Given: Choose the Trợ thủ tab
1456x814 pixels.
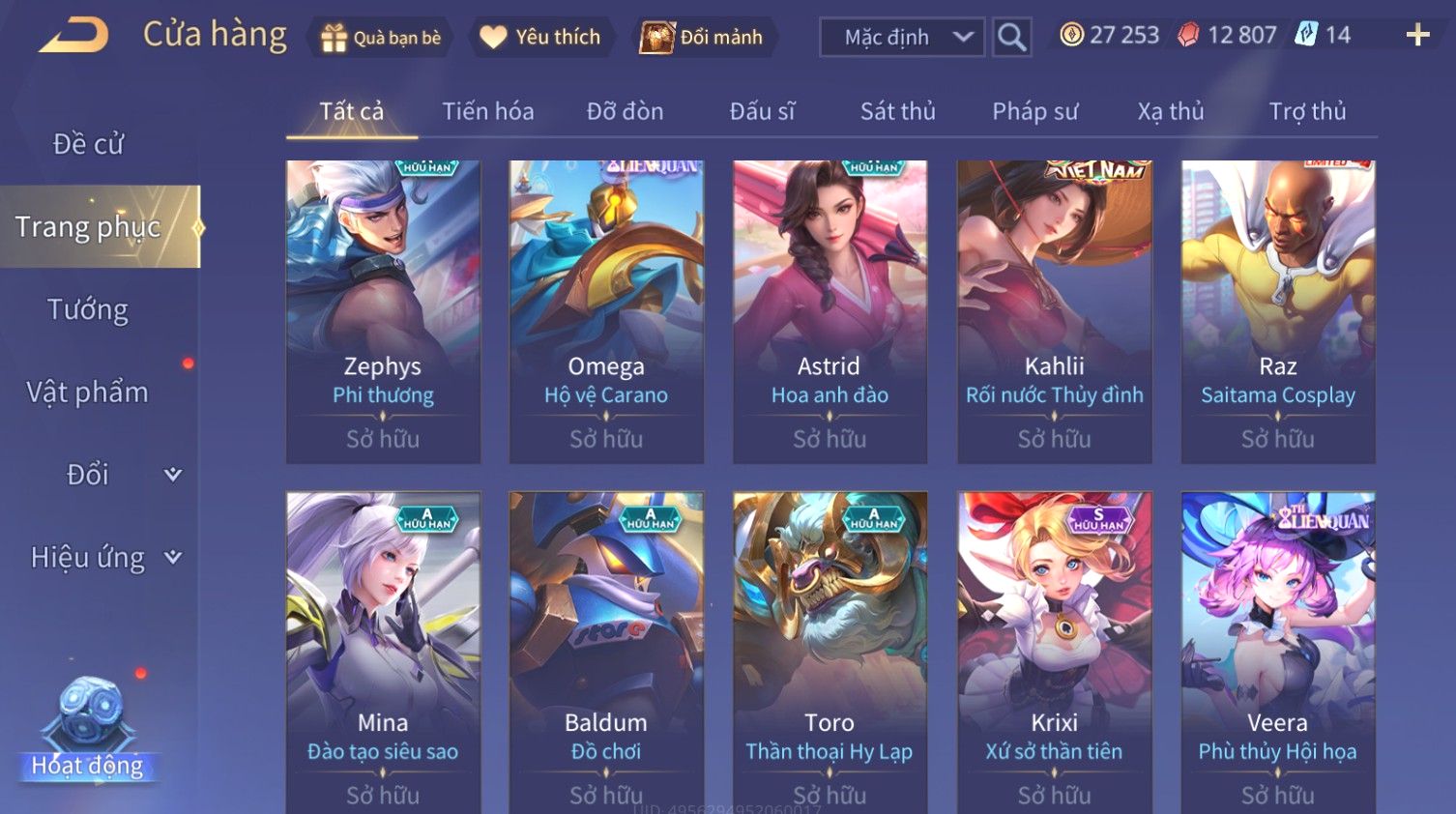Looking at the screenshot, I should [1307, 111].
